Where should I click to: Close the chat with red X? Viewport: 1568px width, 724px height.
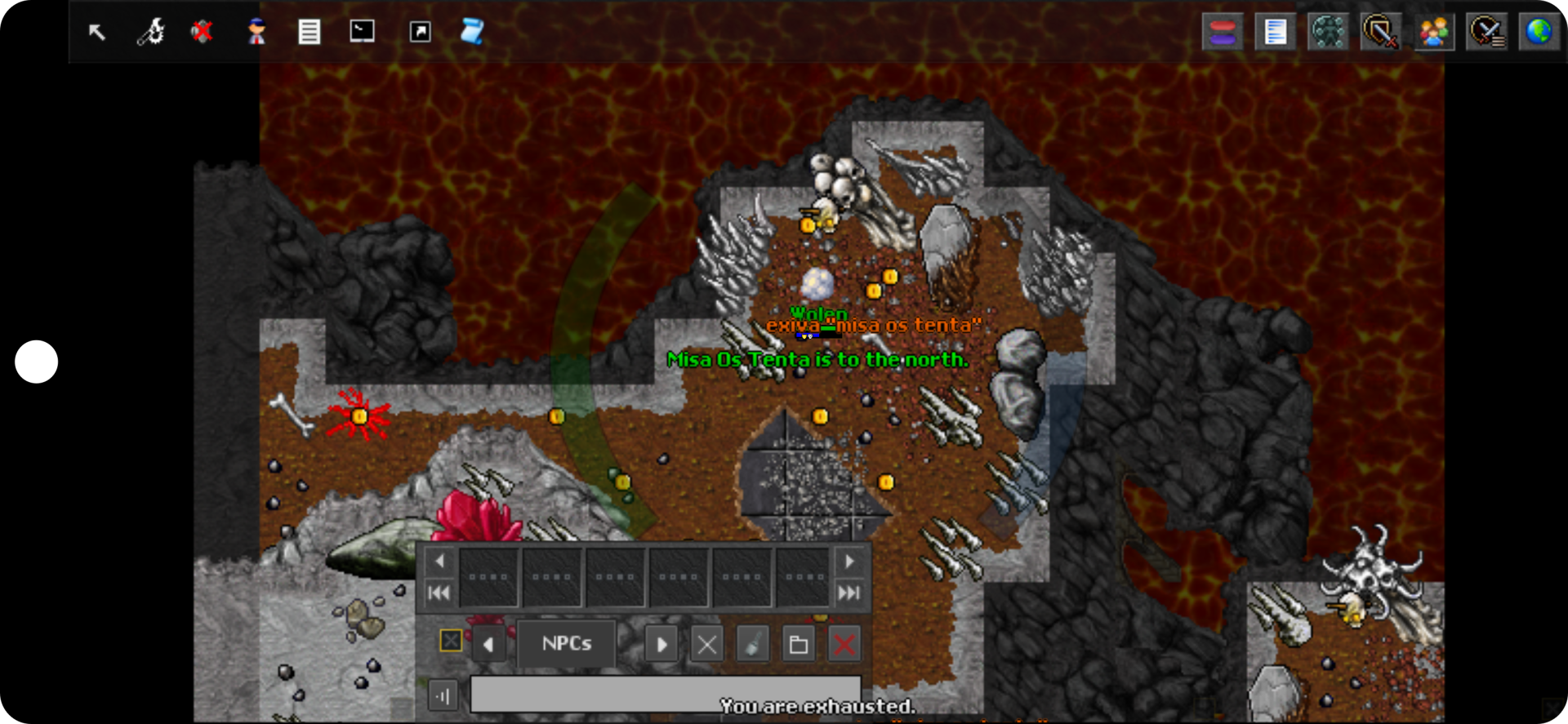(x=844, y=645)
